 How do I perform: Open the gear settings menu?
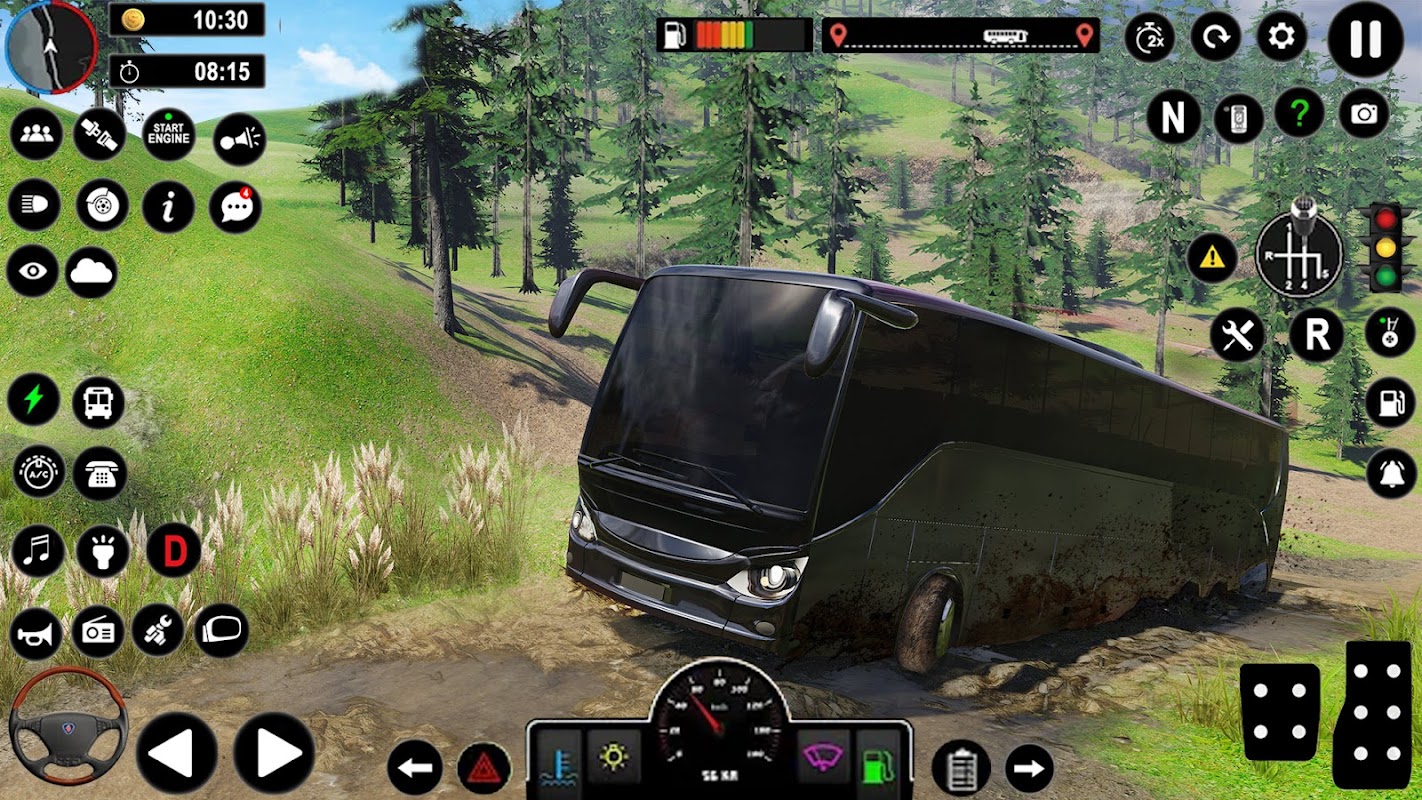1281,39
